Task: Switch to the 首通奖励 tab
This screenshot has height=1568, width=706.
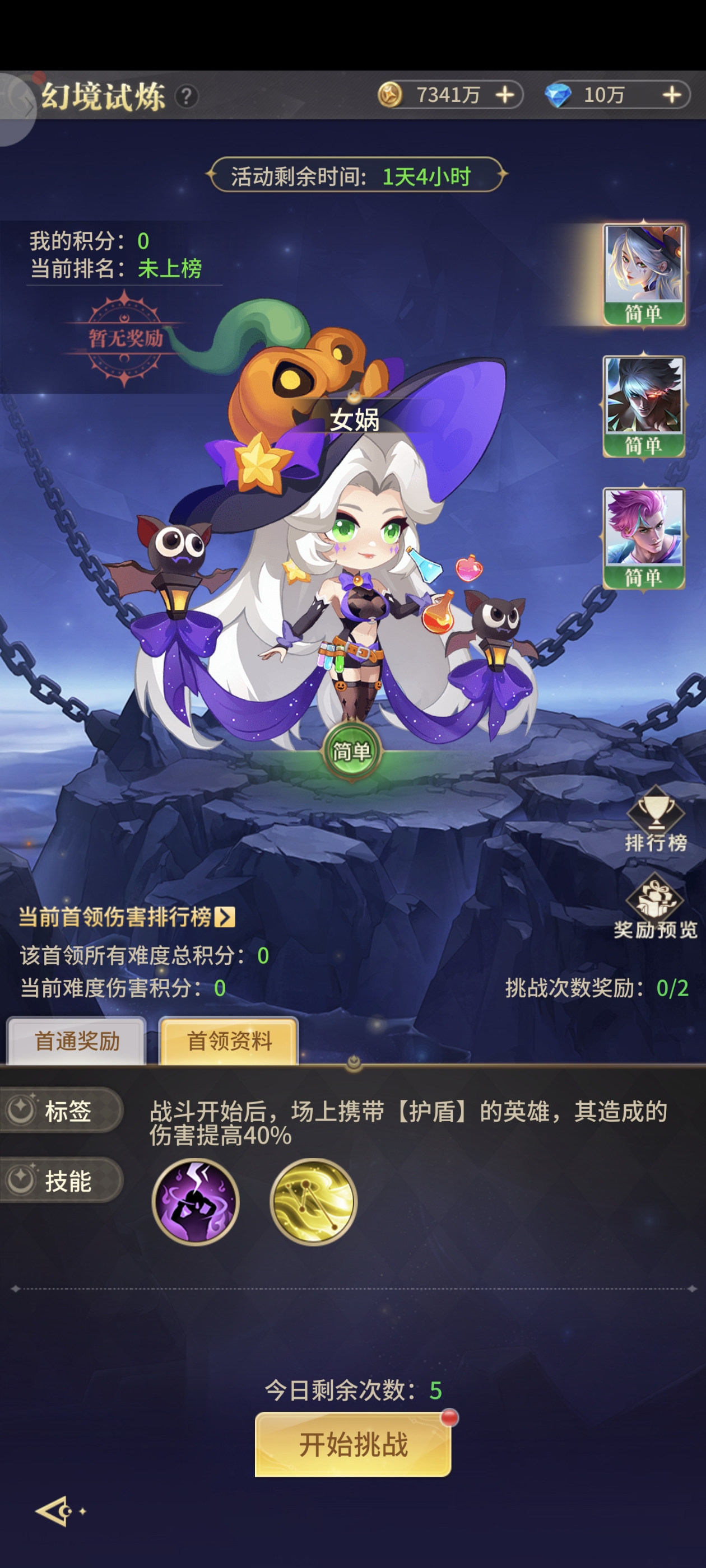Action: [x=77, y=1042]
